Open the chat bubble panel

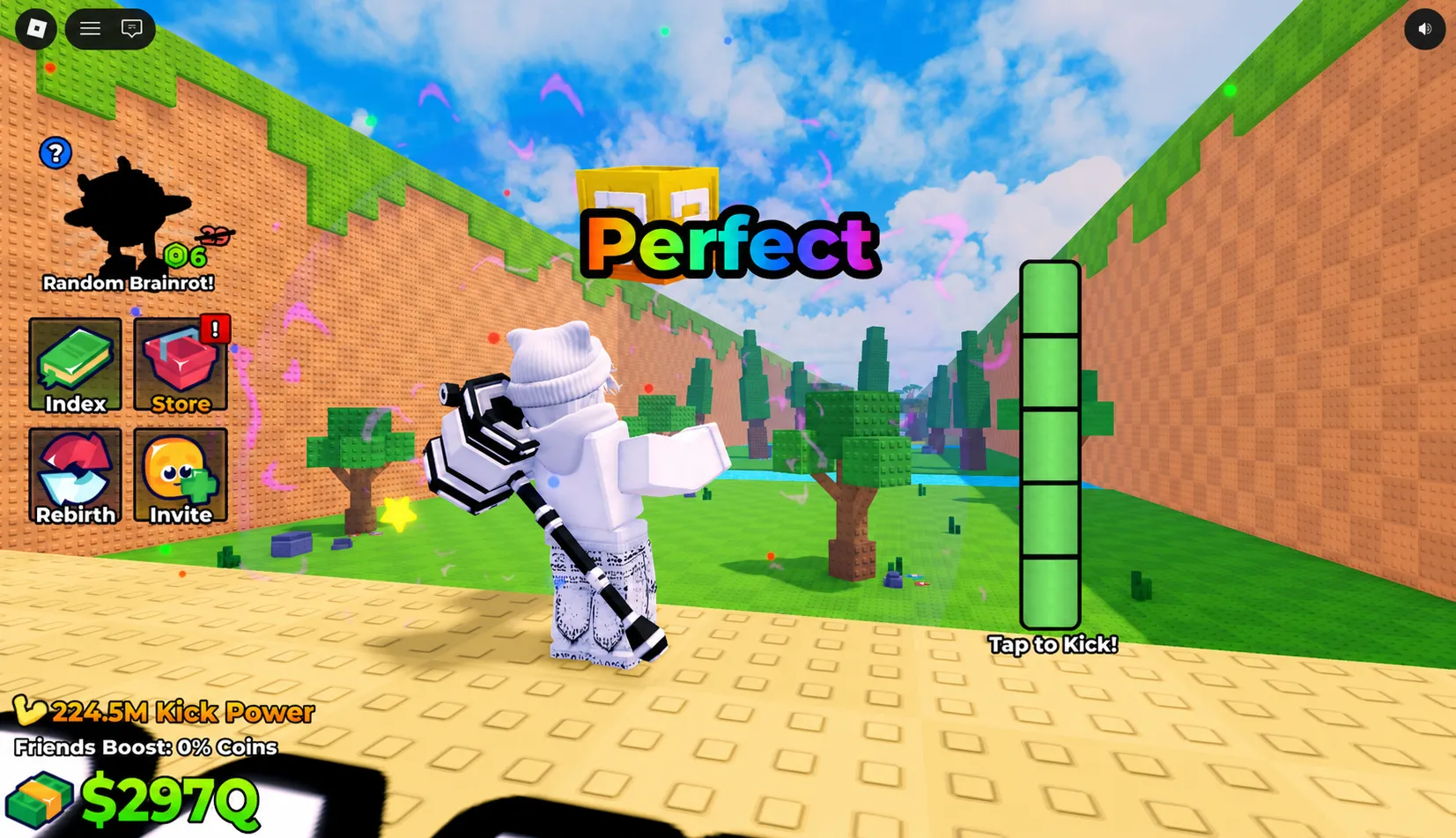click(131, 28)
